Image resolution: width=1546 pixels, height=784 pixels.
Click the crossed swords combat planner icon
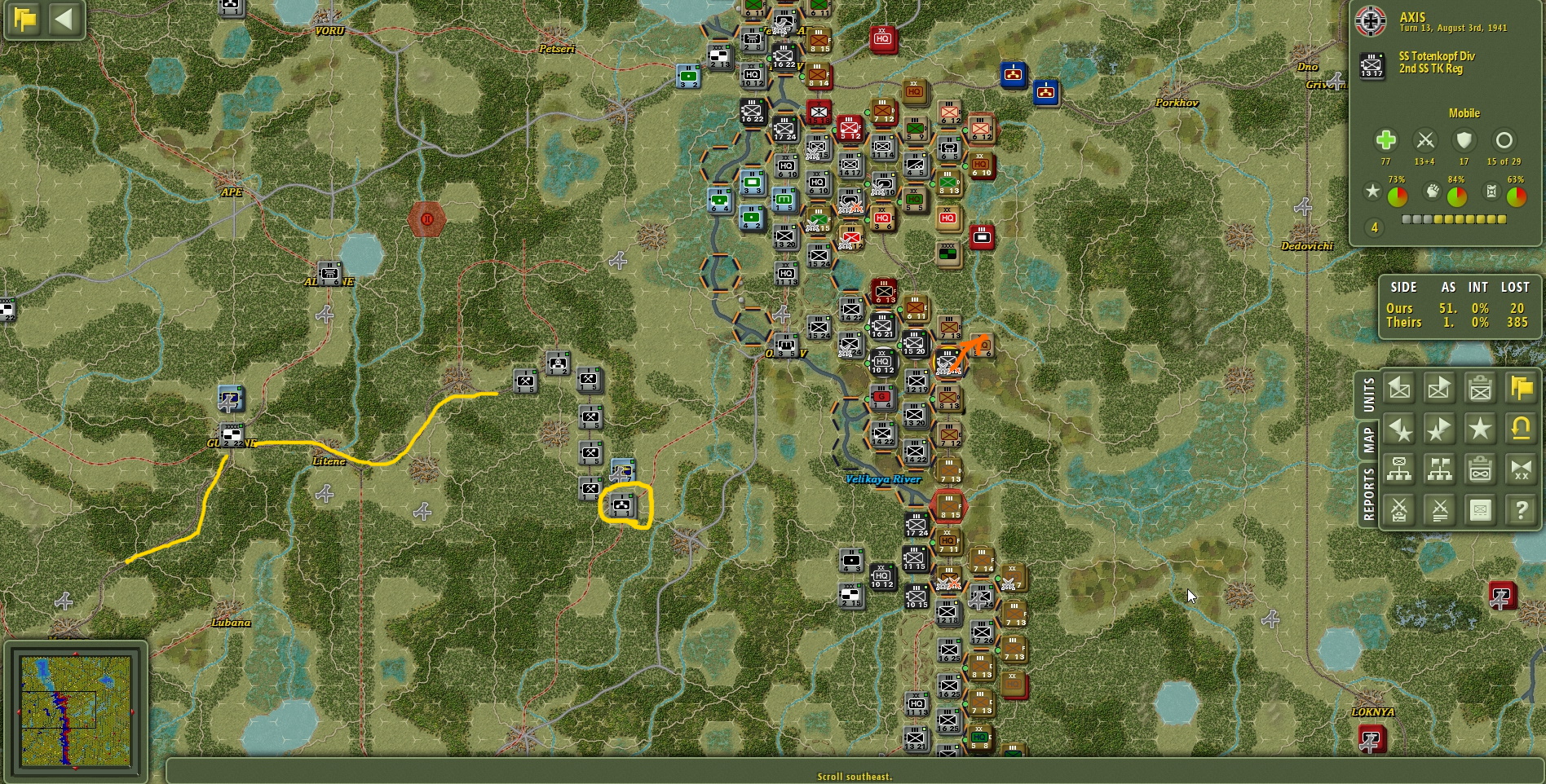pyautogui.click(x=1398, y=510)
